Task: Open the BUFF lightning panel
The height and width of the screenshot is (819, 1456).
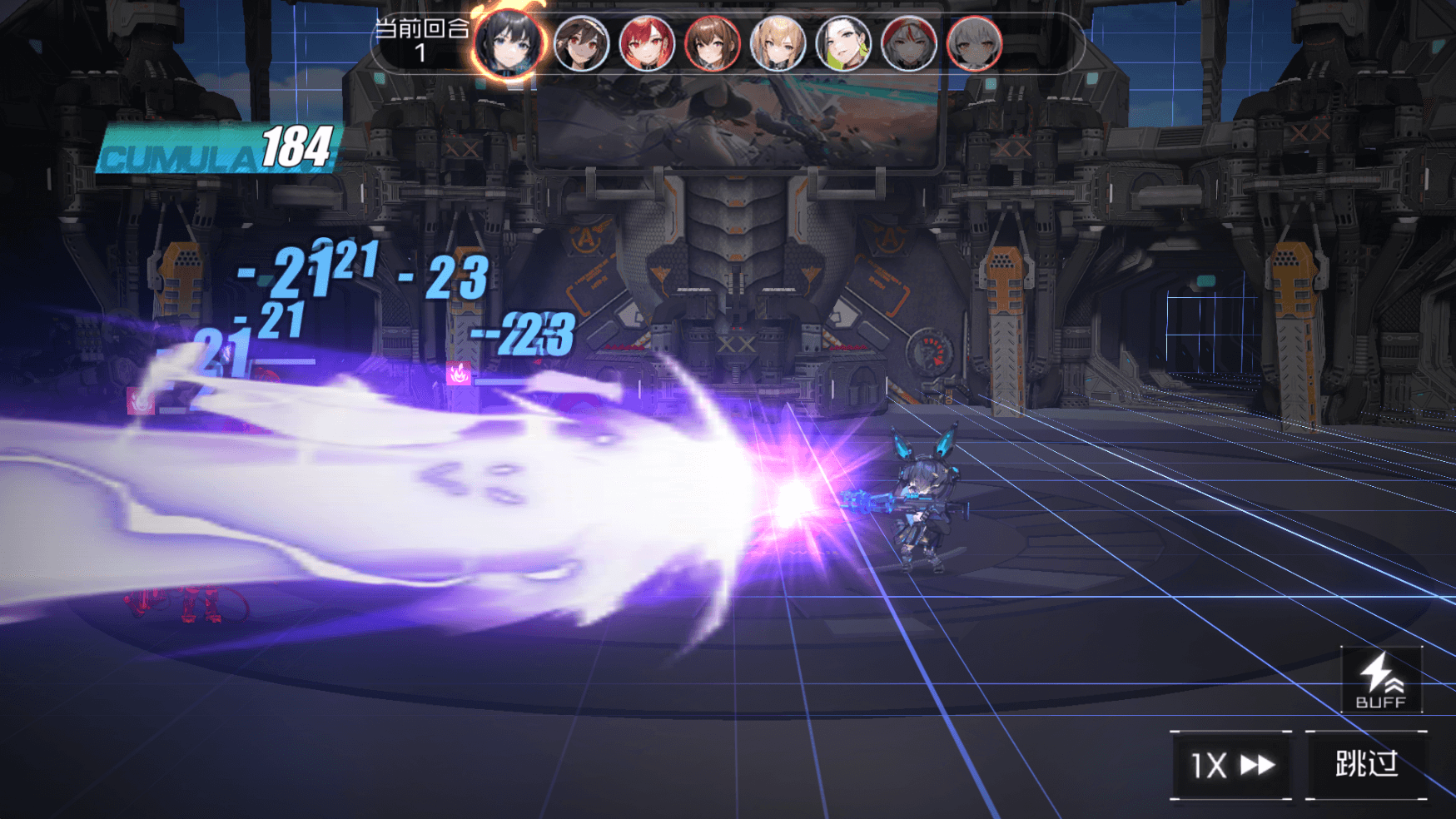Action: pyautogui.click(x=1381, y=680)
